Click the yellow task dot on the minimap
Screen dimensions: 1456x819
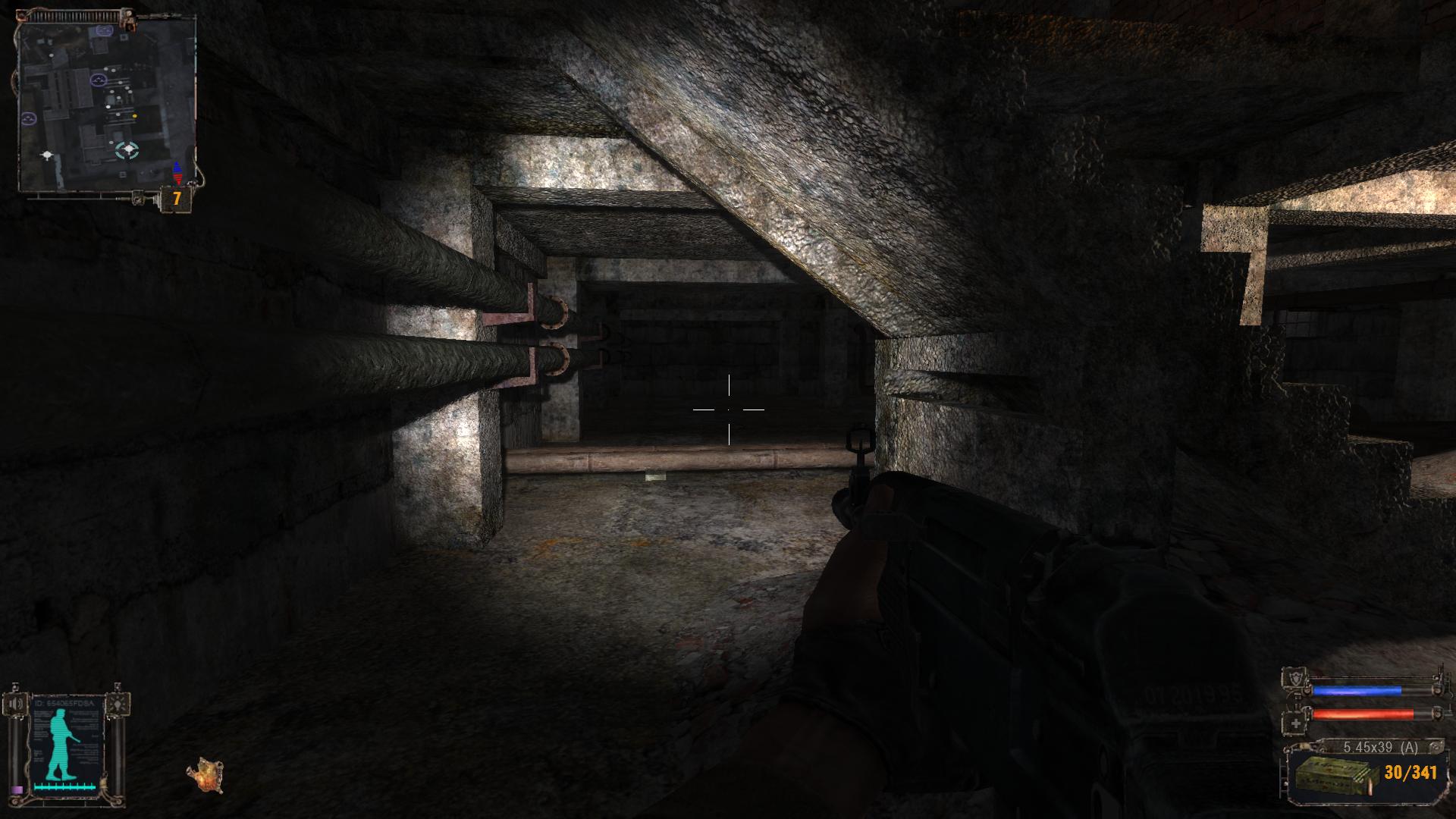pos(134,116)
